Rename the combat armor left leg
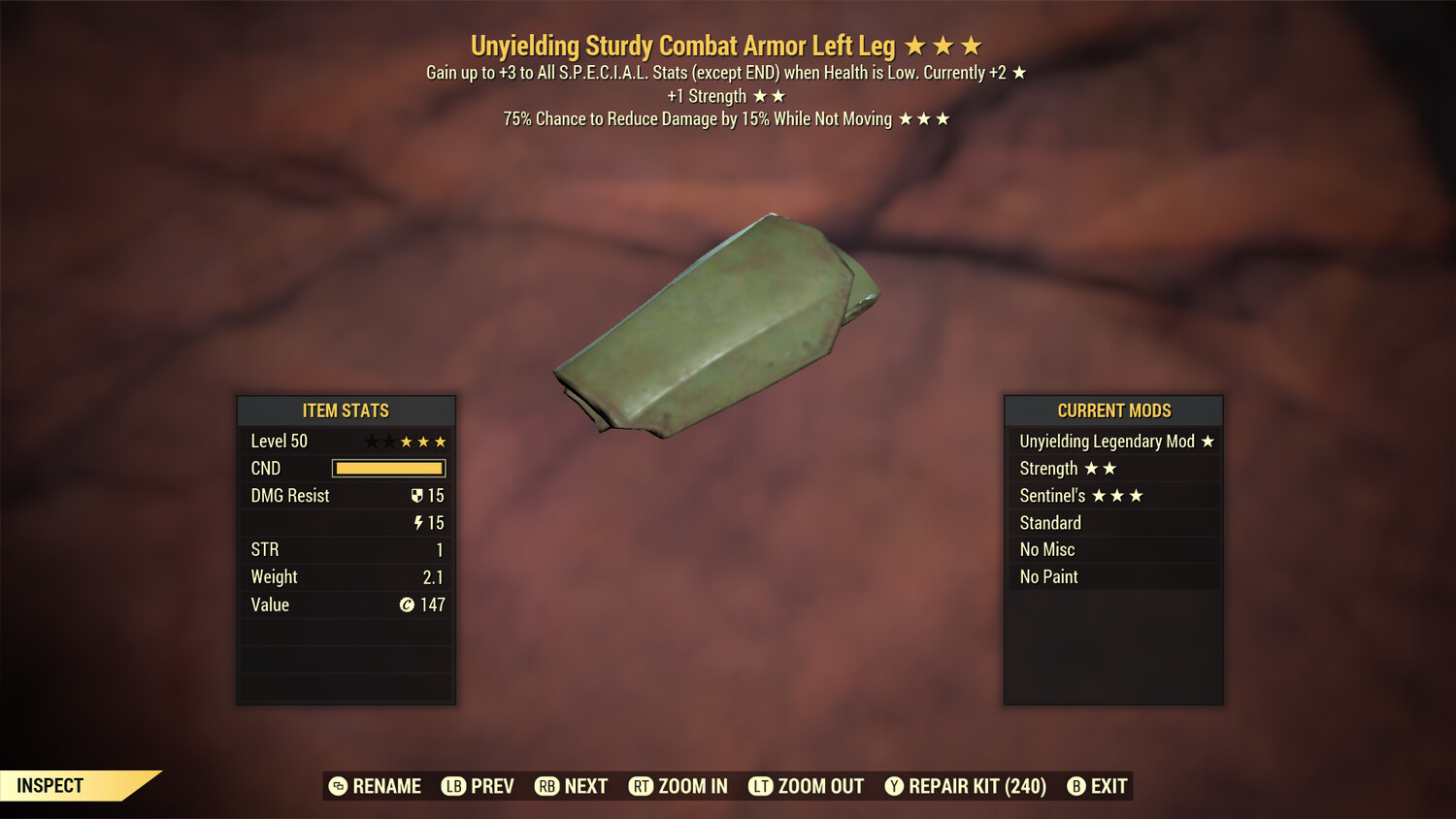Image resolution: width=1456 pixels, height=819 pixels. 375,786
